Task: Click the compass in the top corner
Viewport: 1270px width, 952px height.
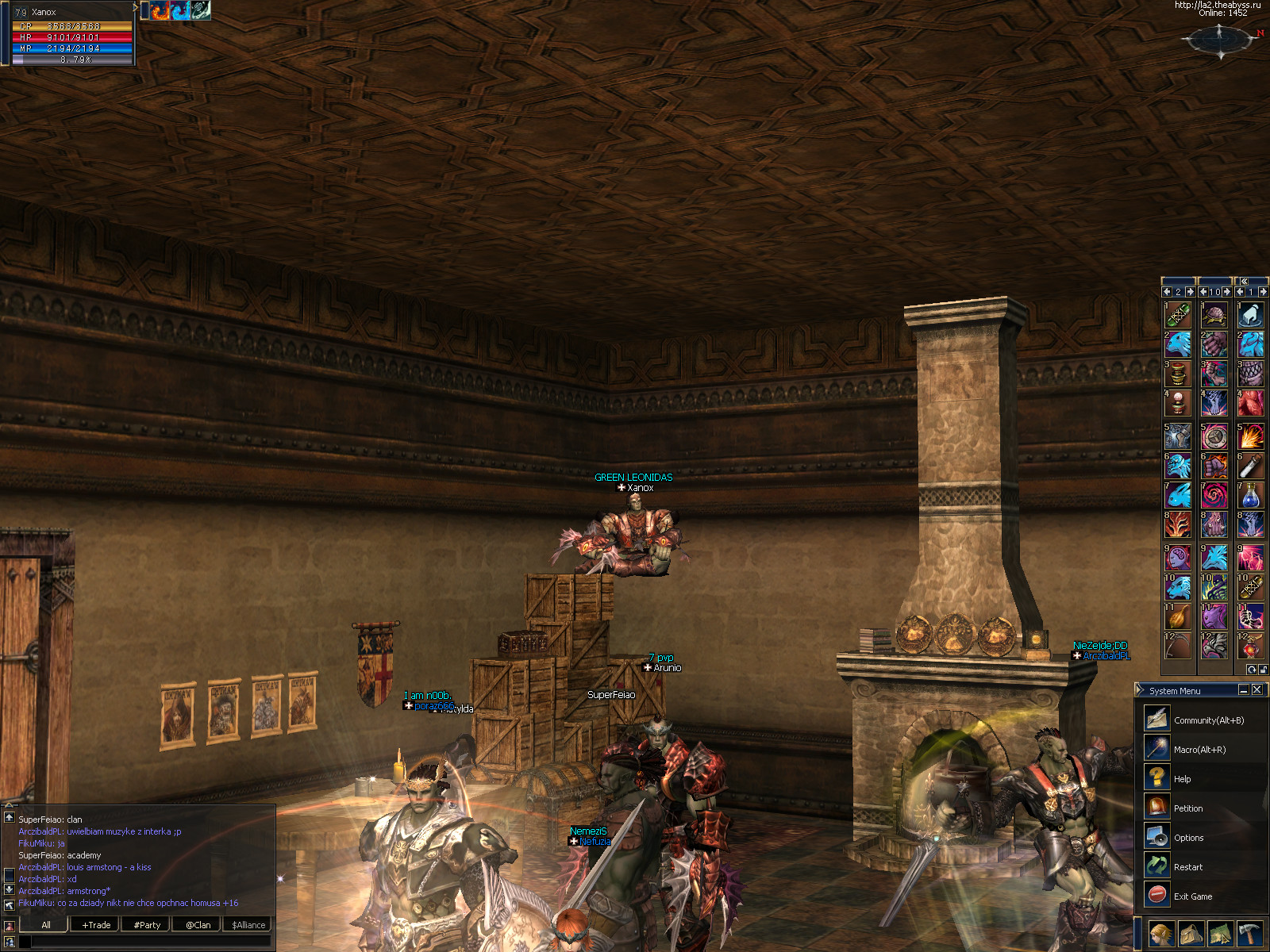Action: tap(1221, 38)
